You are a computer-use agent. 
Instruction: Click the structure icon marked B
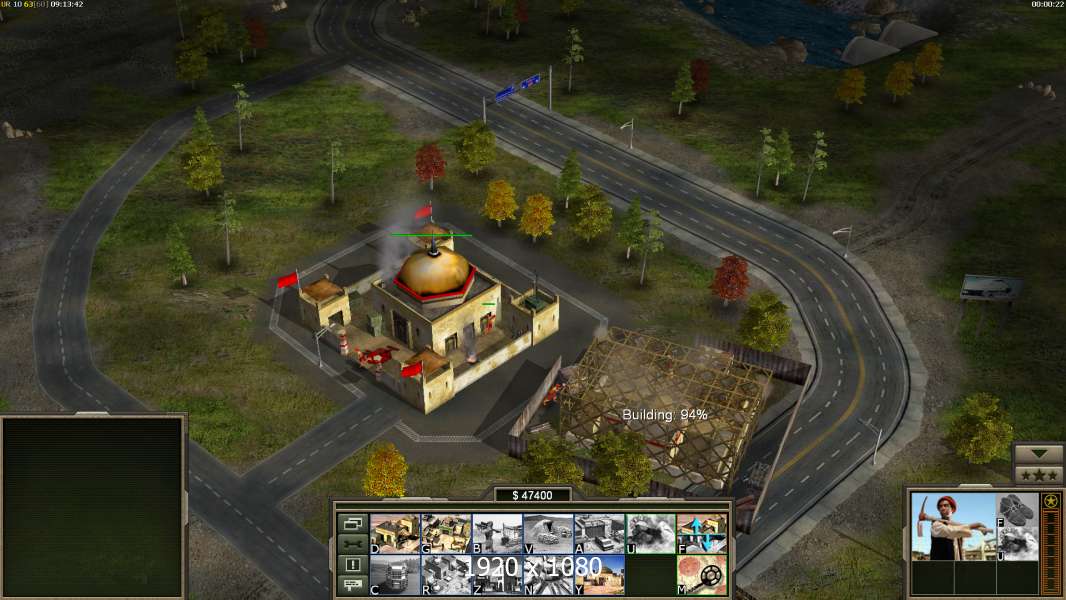pos(497,534)
